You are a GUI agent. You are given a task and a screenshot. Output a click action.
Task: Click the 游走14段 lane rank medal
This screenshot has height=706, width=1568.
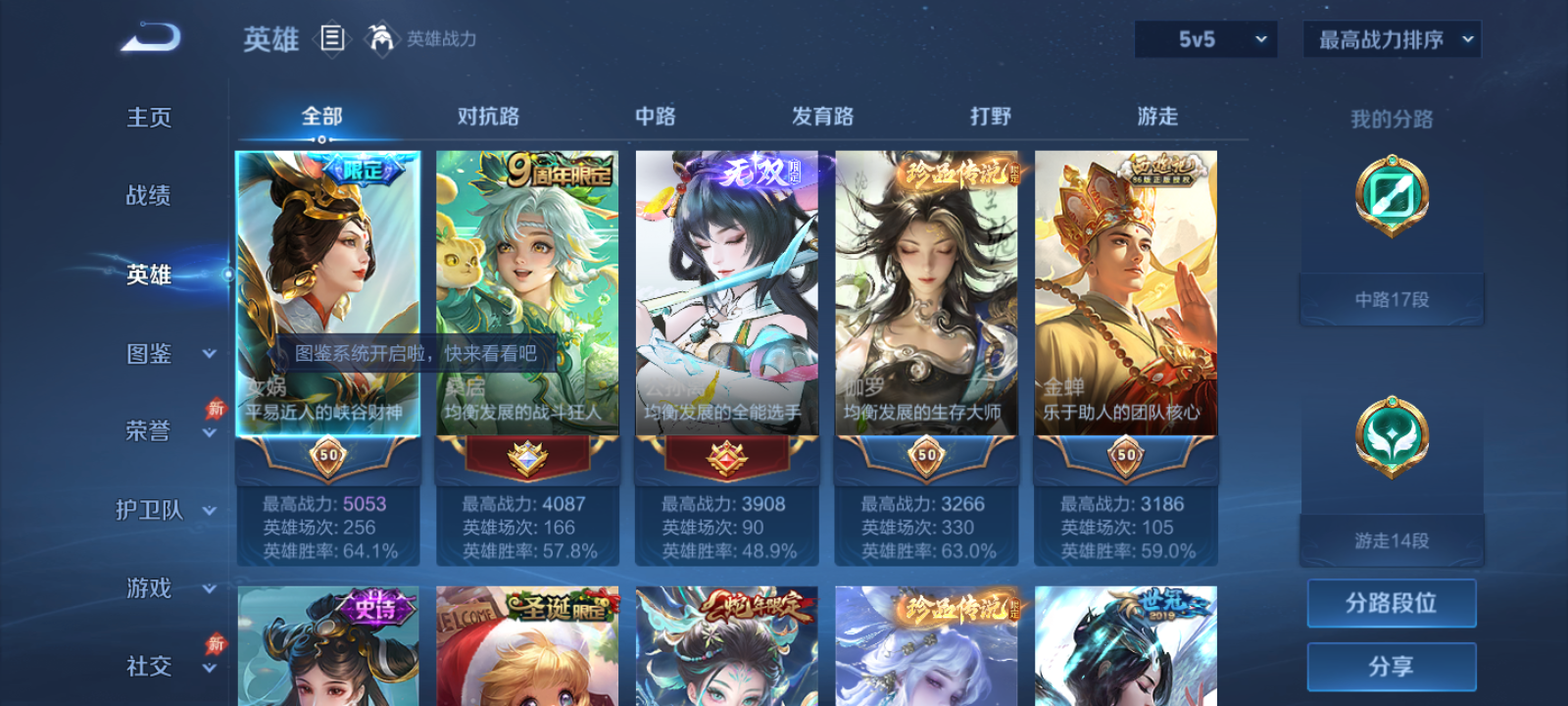click(1392, 438)
